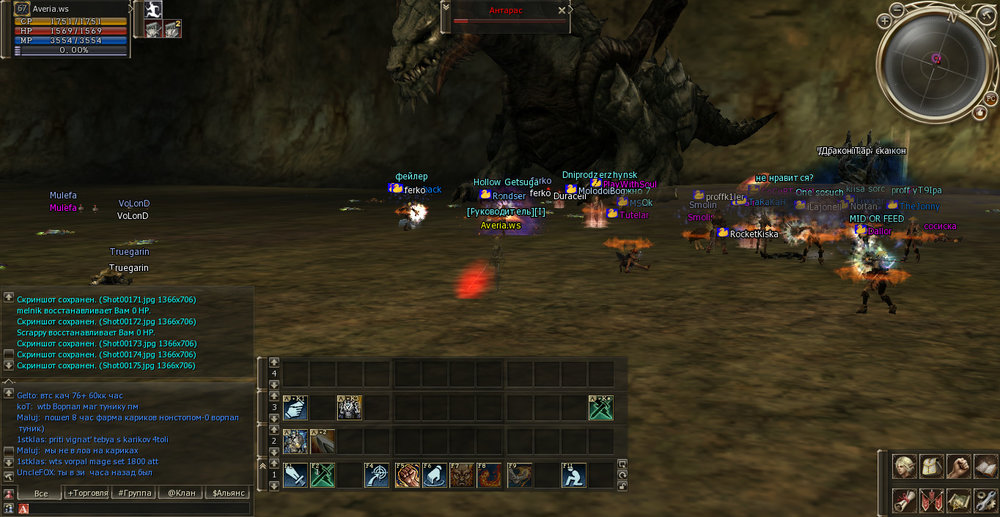
Task: Select the @Клан chat tab
Action: tap(180, 493)
